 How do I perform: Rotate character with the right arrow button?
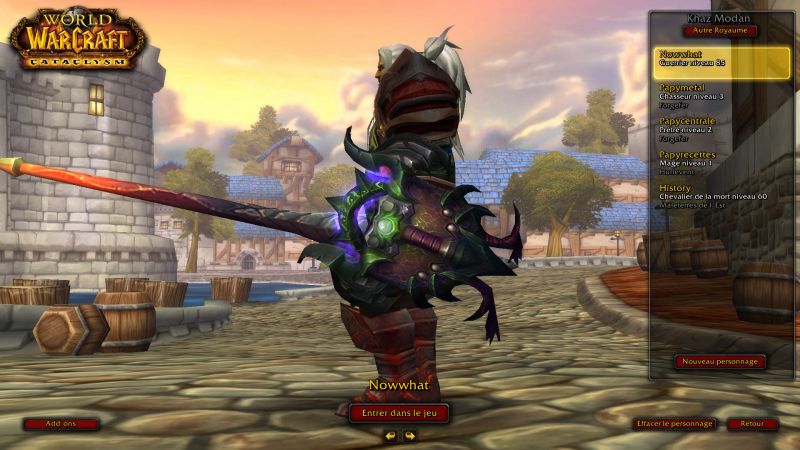409,436
